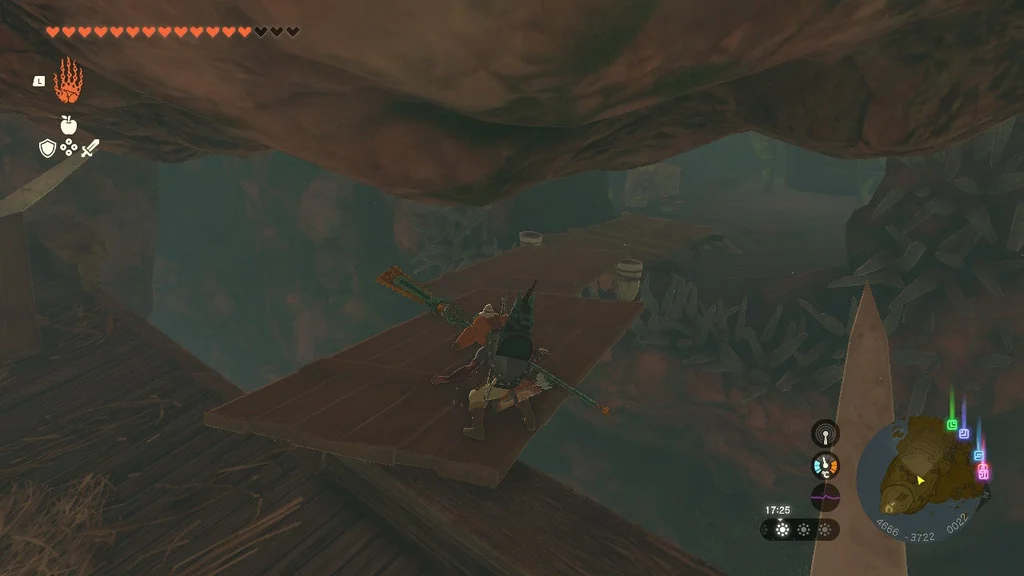
Task: Open the sunny weather forecast bar
Action: click(799, 529)
